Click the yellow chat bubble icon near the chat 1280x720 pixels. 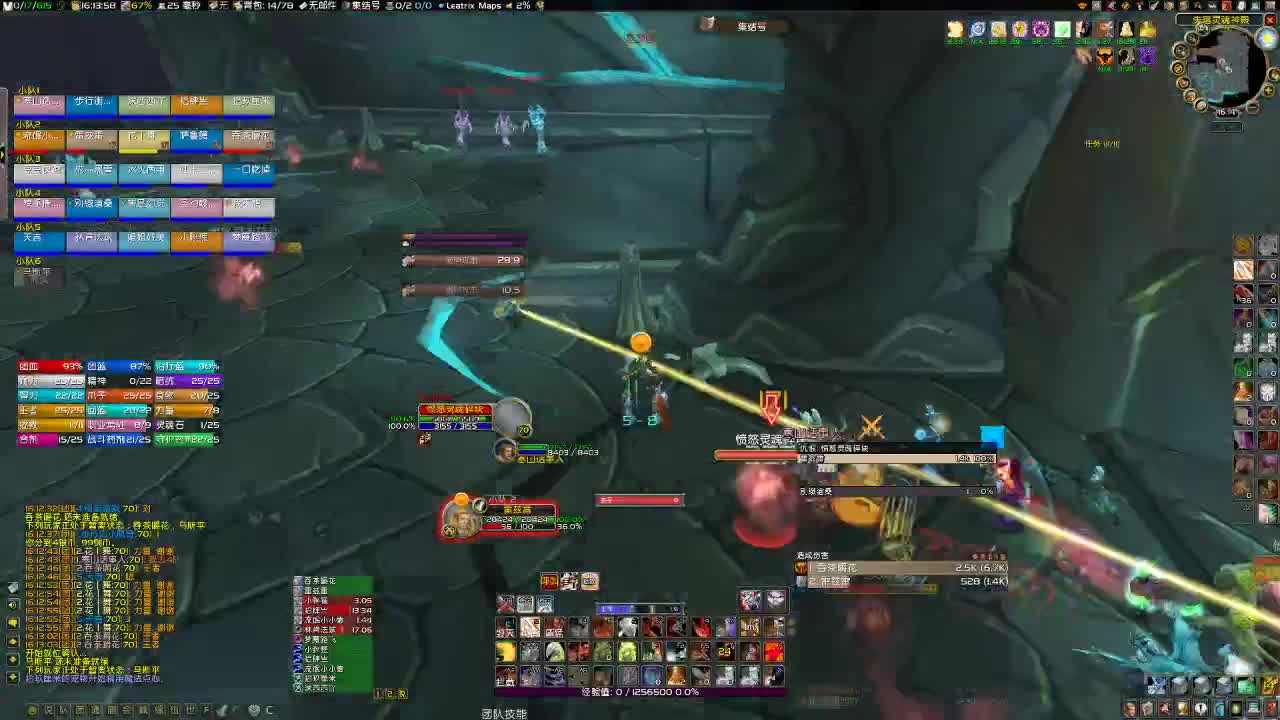12,622
